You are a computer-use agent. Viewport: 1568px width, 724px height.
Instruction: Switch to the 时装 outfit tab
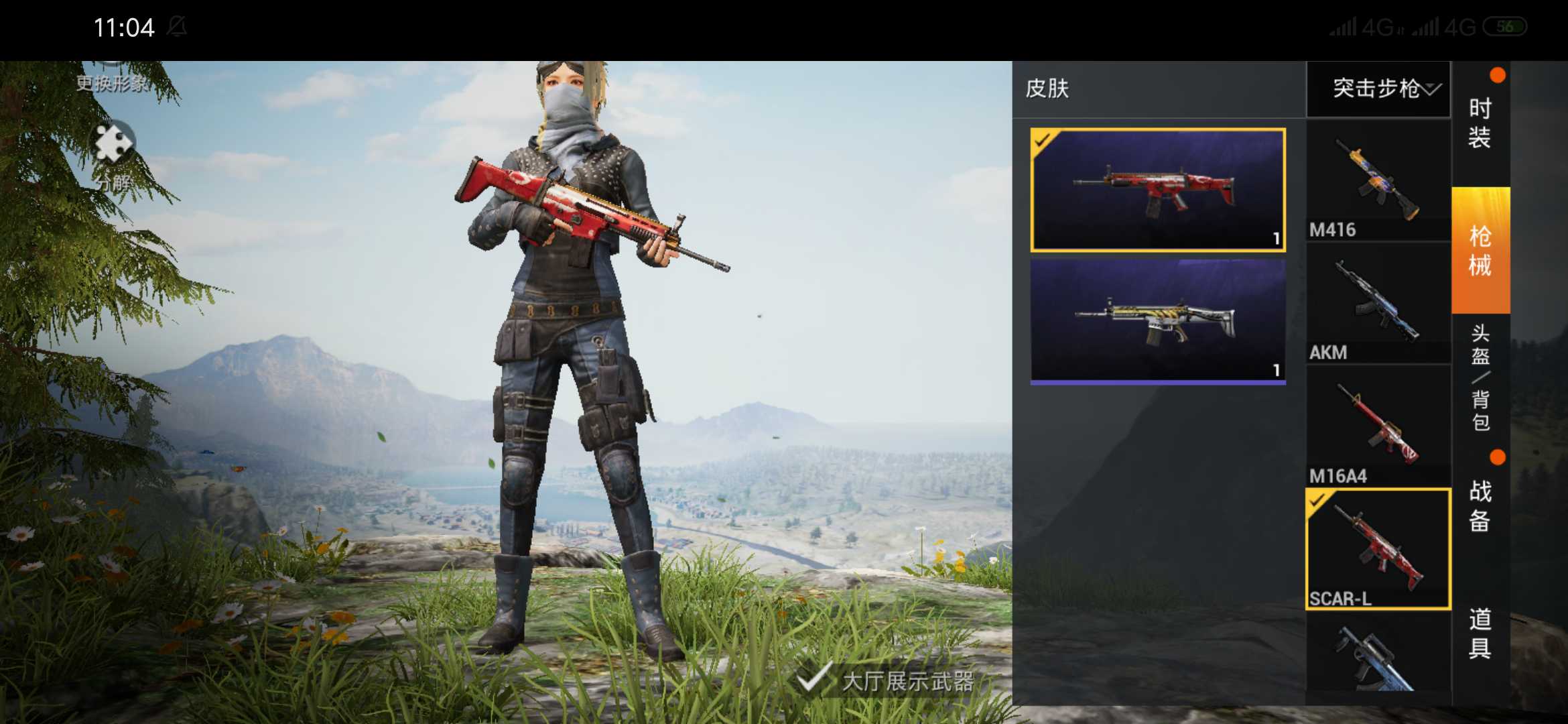point(1480,123)
